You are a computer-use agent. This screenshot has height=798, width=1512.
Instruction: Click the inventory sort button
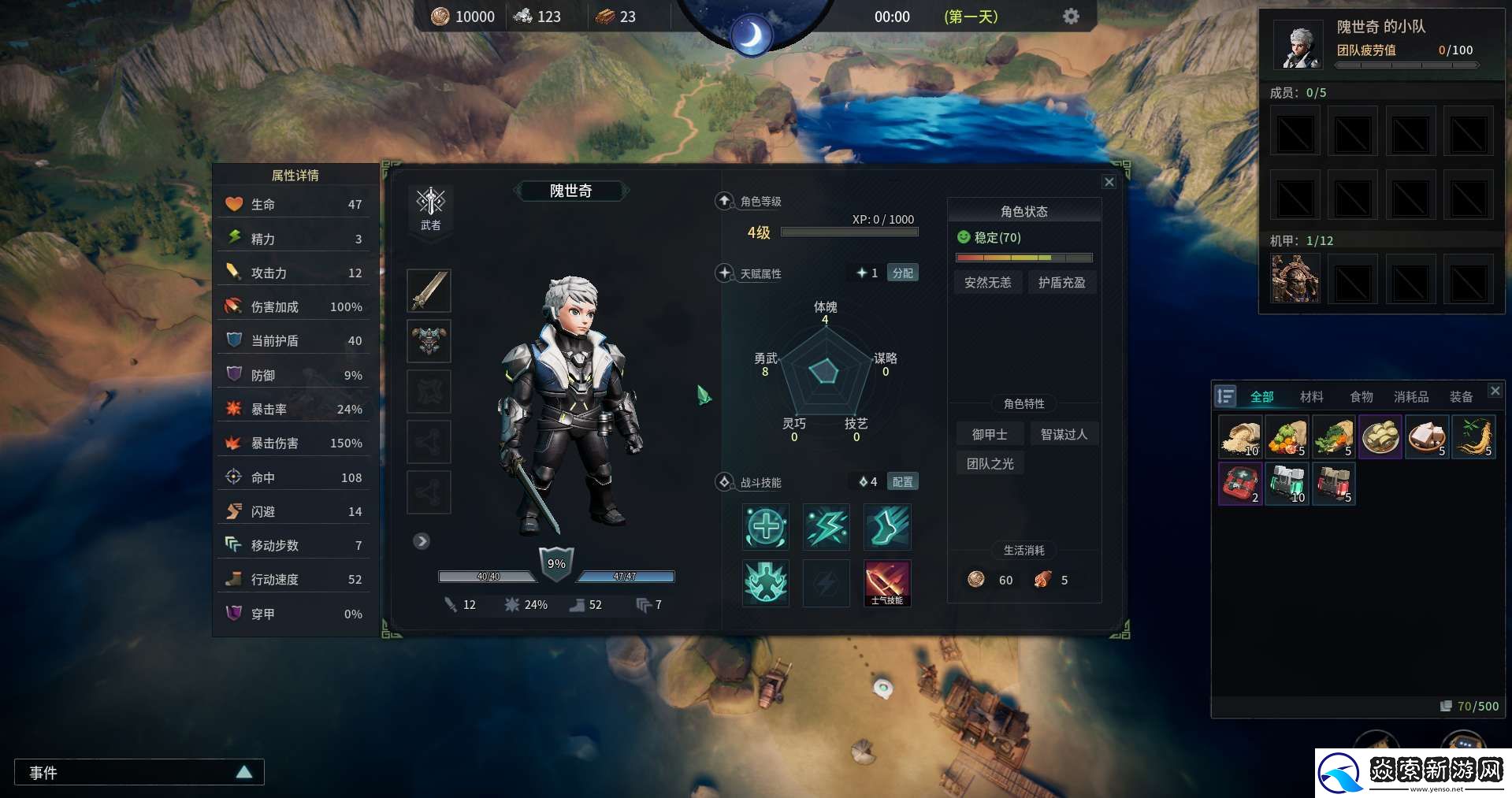coord(1225,396)
